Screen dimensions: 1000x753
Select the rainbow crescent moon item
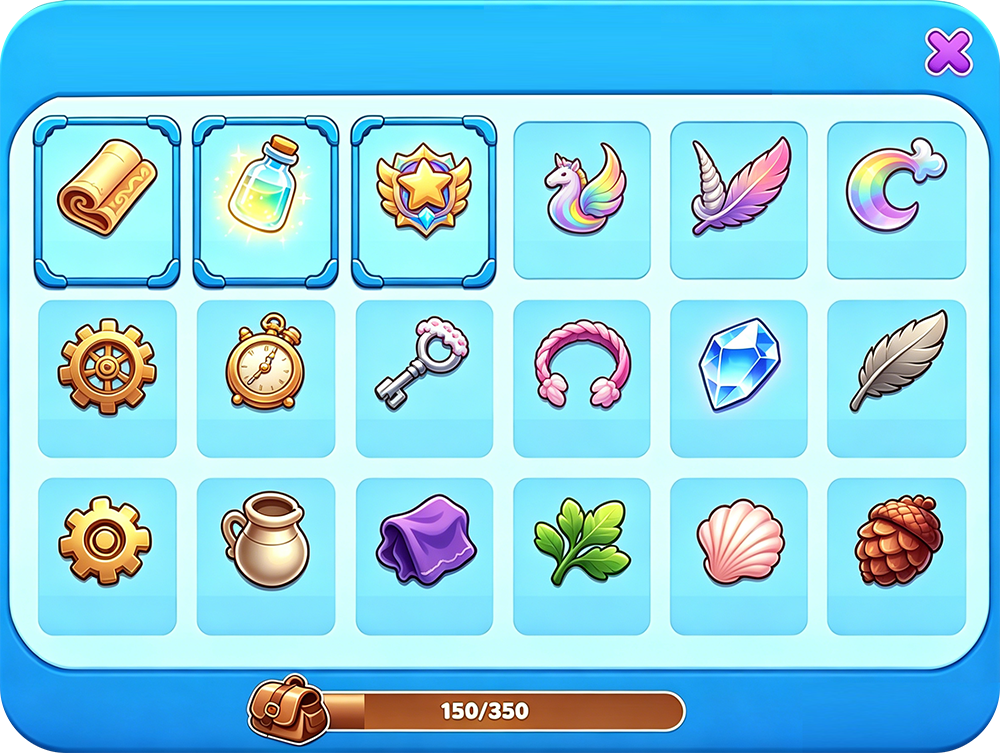(x=897, y=199)
